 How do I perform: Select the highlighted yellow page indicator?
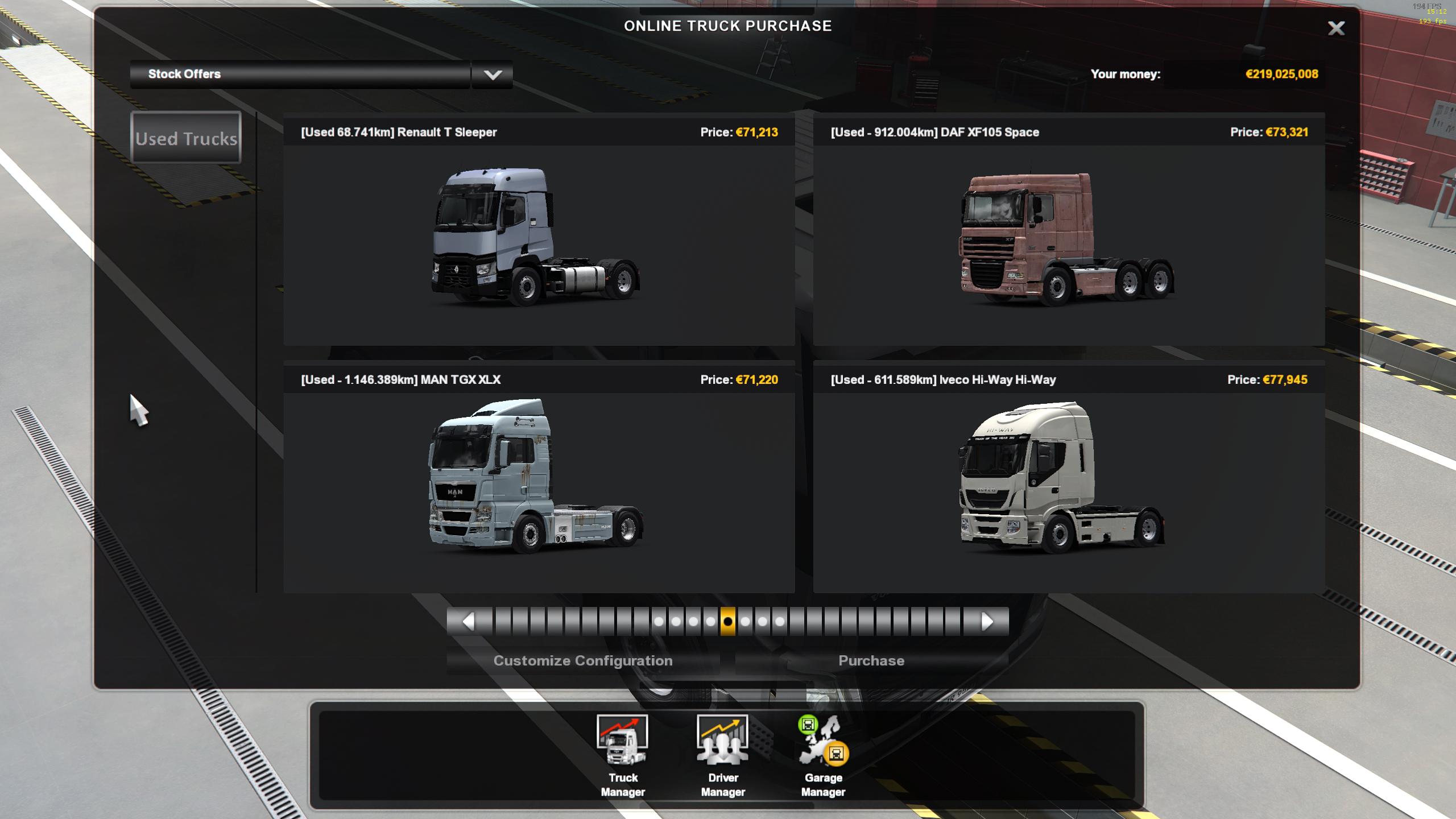coord(727,621)
